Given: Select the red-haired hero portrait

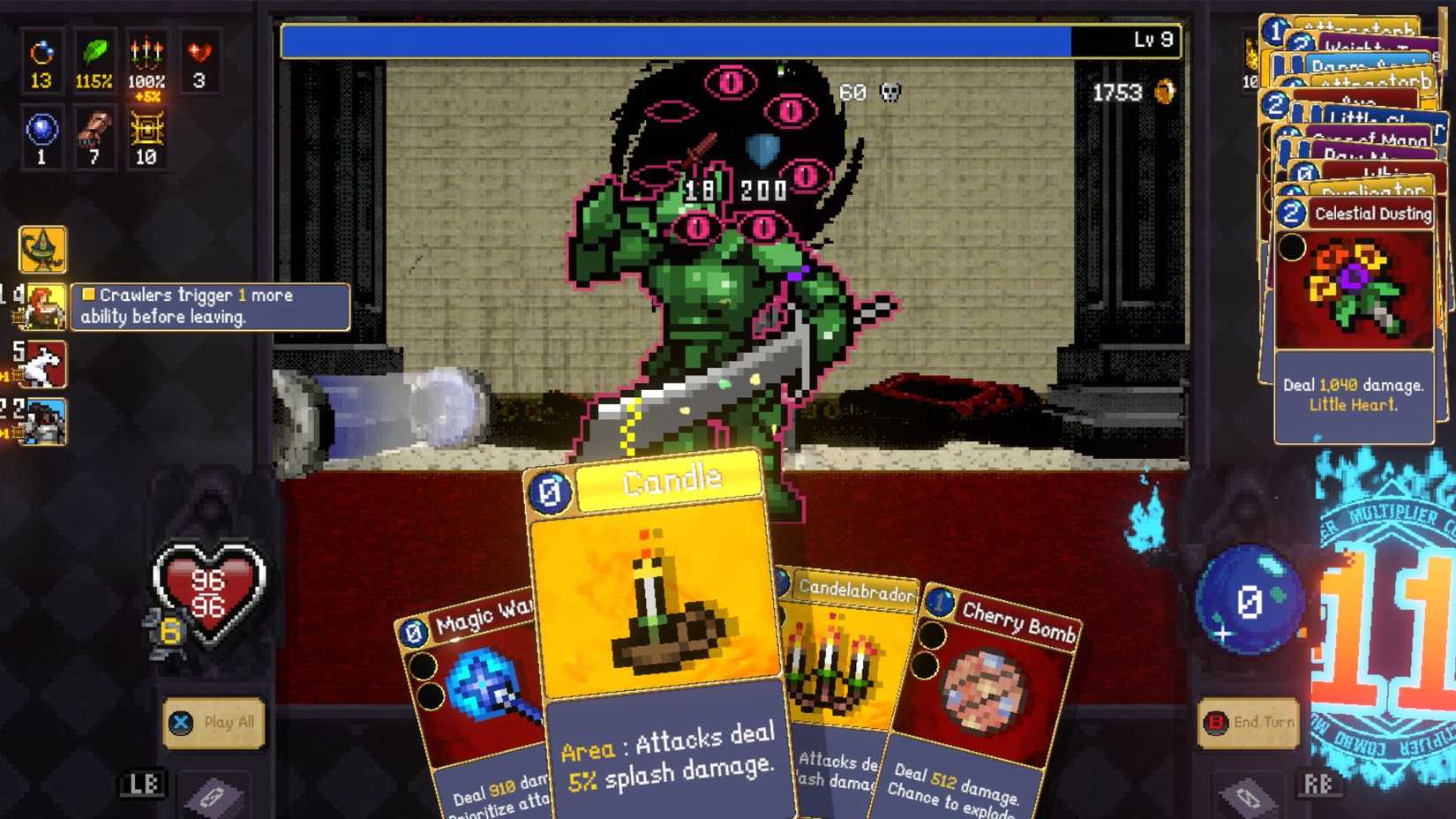Looking at the screenshot, I should point(44,304).
